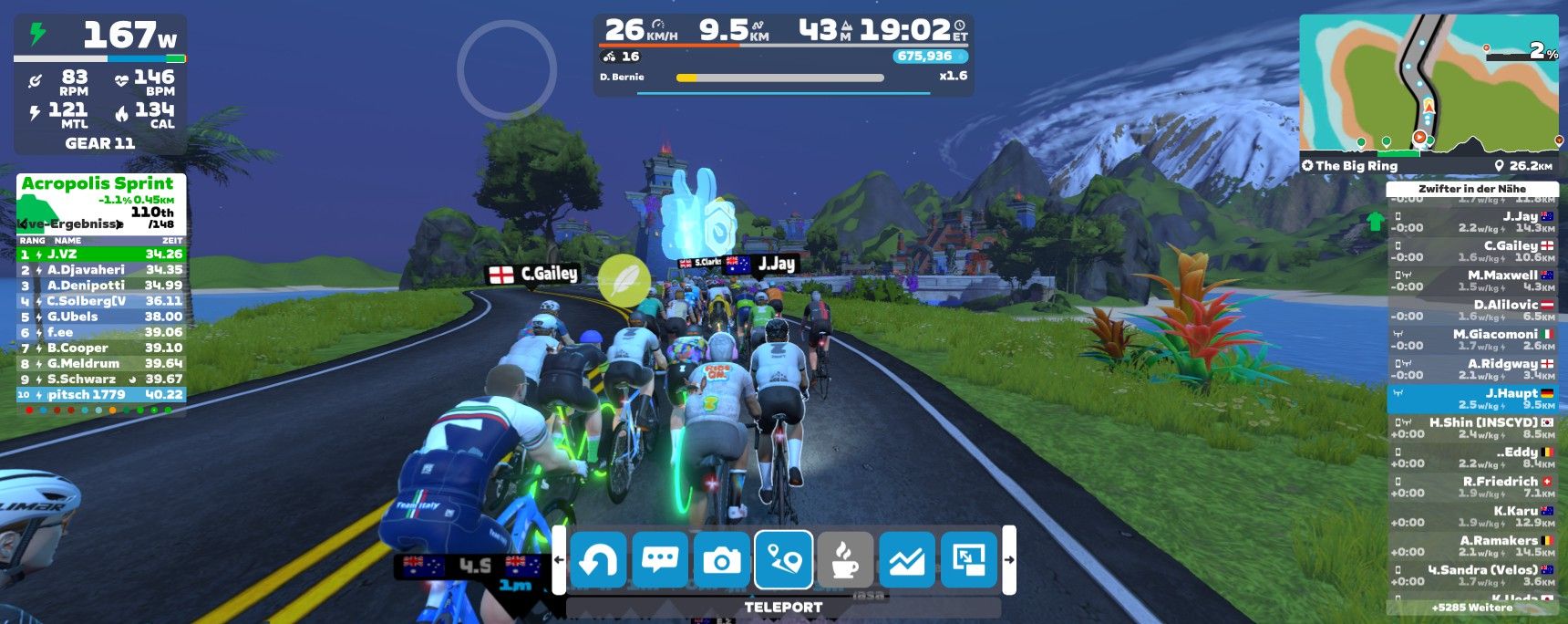Shift action bar with its left arrow
This screenshot has height=624, width=1568.
pos(559,560)
